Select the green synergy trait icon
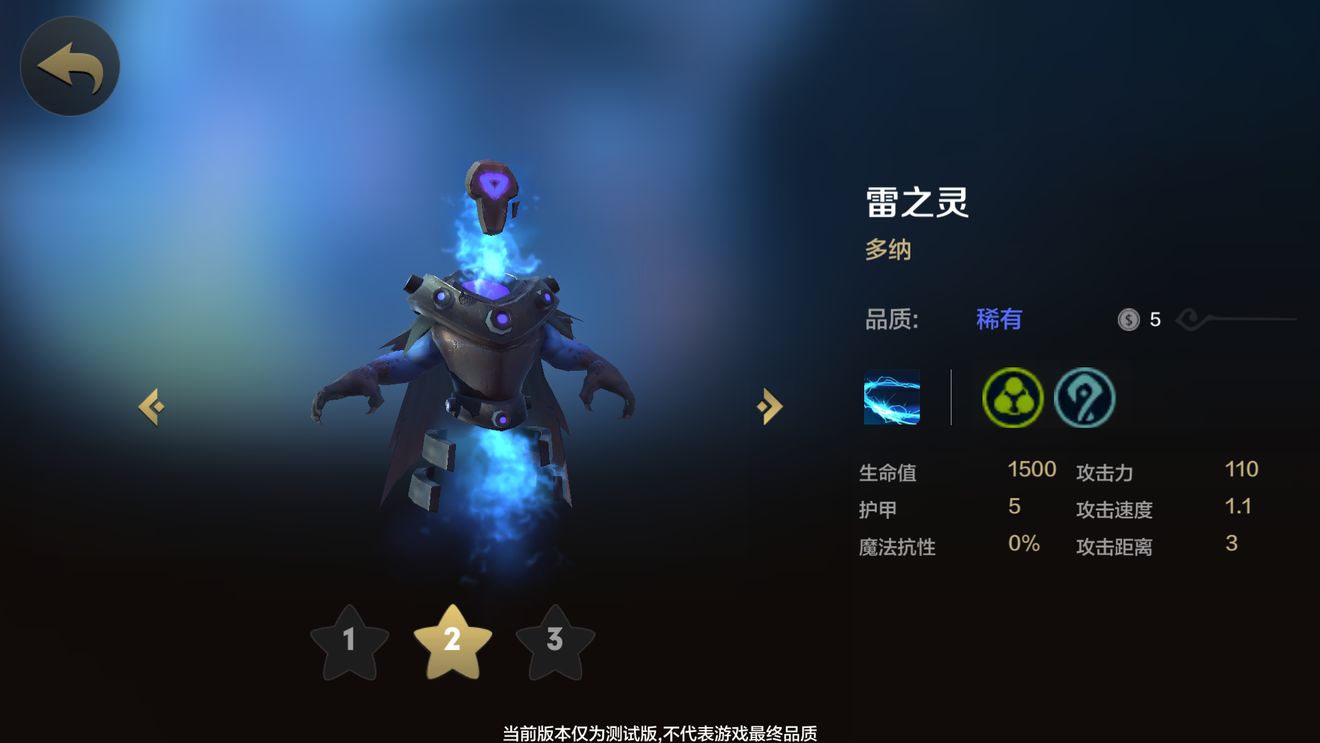Screen dimensions: 1320x743 1010,397
